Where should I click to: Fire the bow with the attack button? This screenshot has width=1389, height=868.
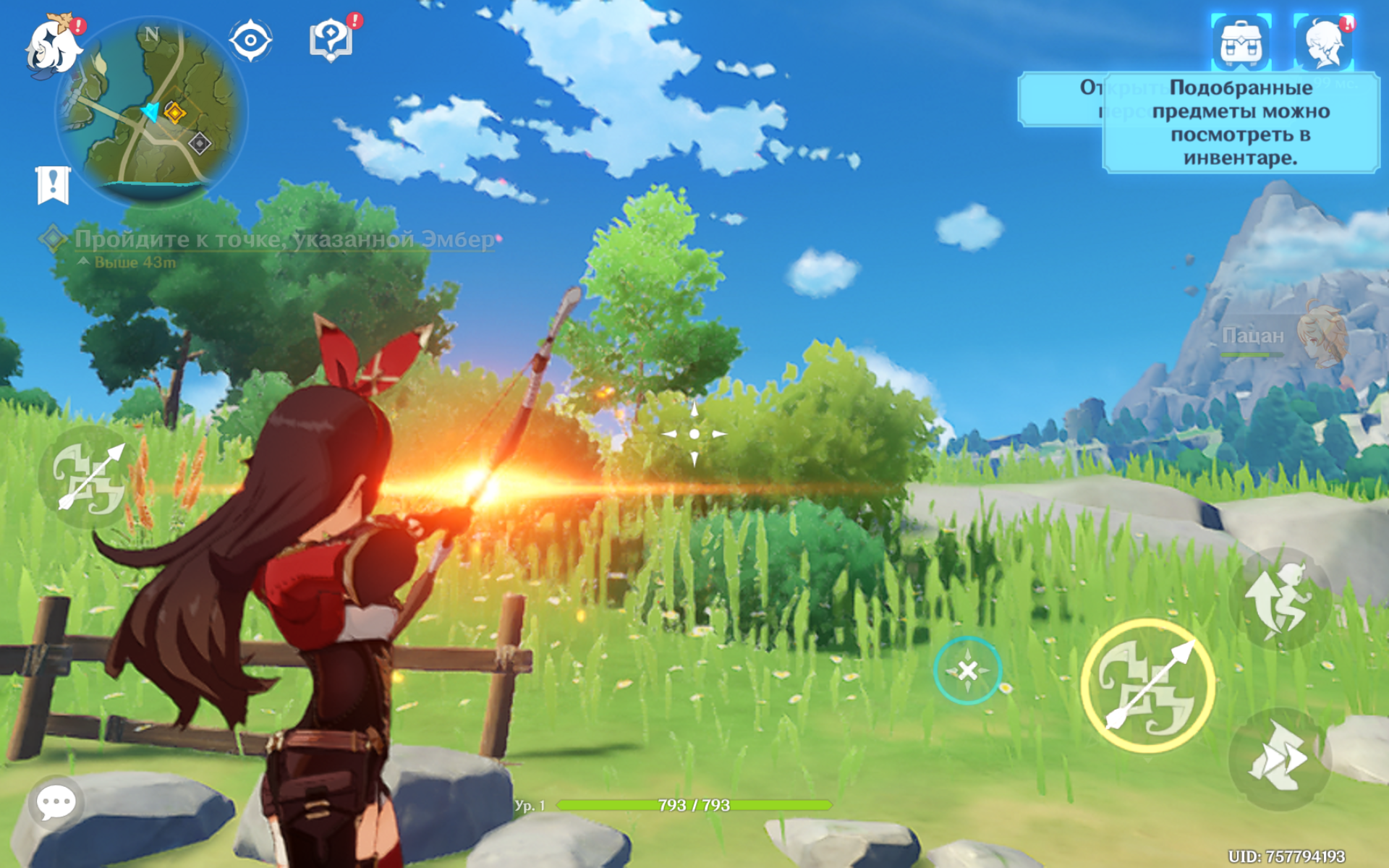[x=1147, y=685]
